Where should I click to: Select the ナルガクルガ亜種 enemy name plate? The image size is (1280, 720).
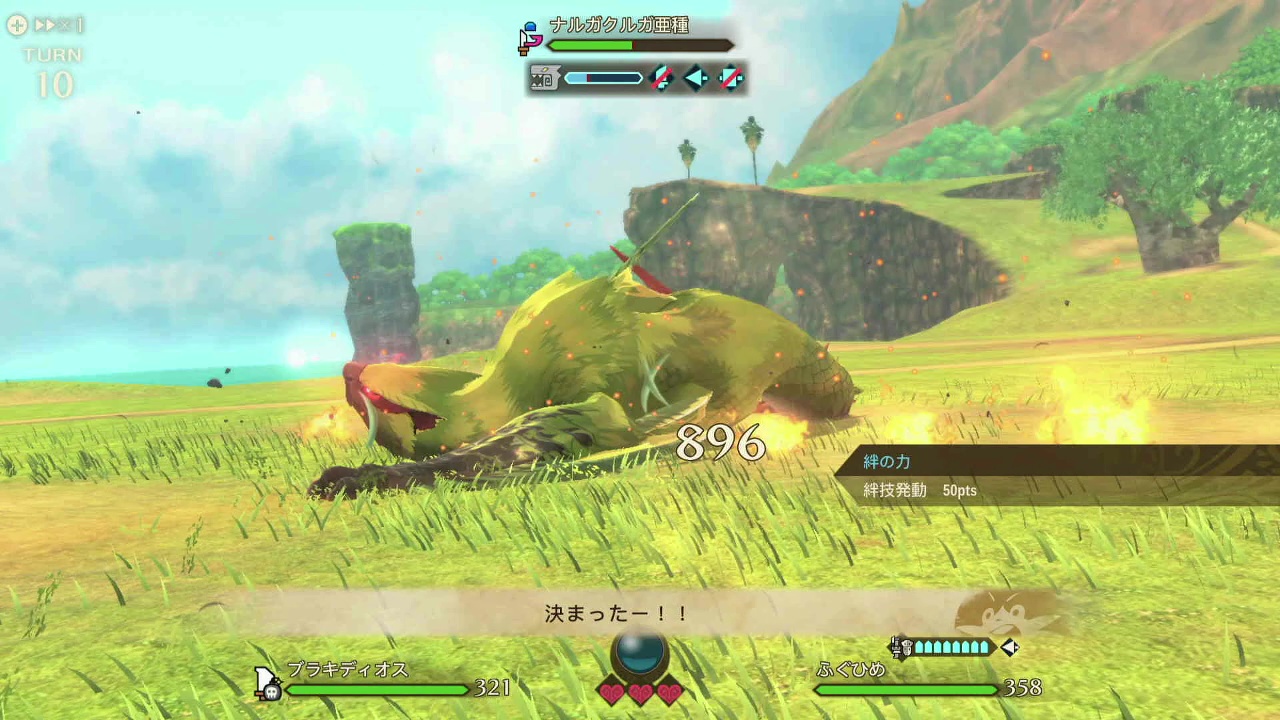point(619,26)
